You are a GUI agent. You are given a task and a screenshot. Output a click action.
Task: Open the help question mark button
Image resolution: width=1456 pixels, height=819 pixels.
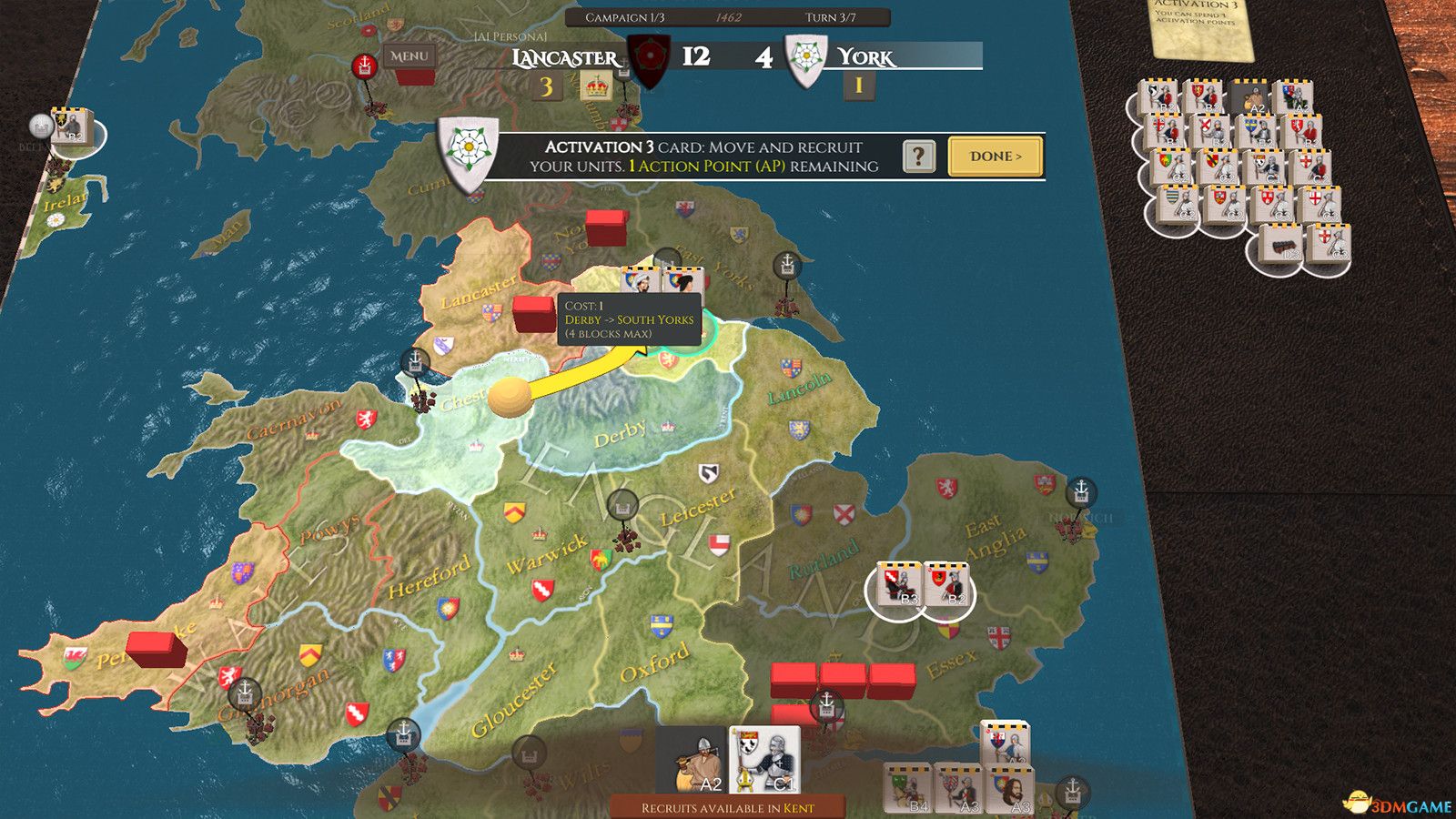click(x=919, y=157)
